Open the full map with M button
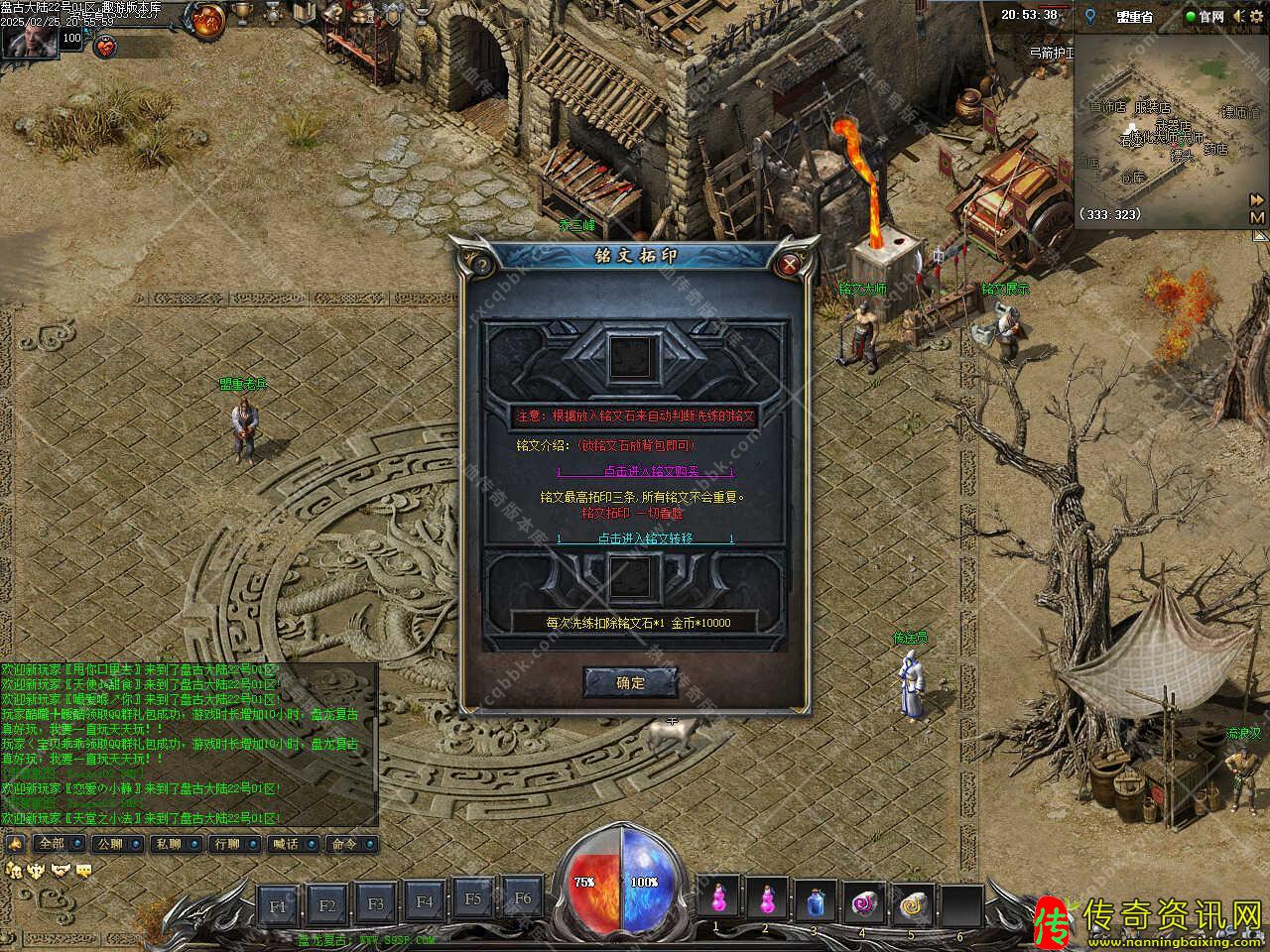 tap(1257, 217)
